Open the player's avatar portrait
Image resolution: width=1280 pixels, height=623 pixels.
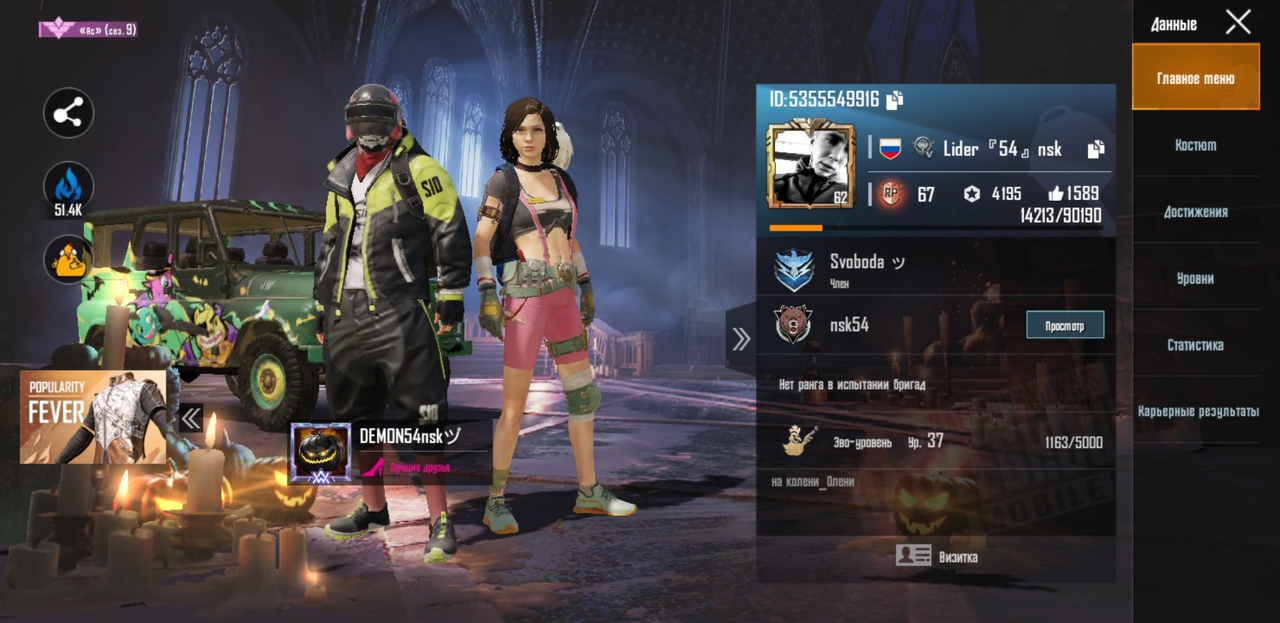[810, 165]
